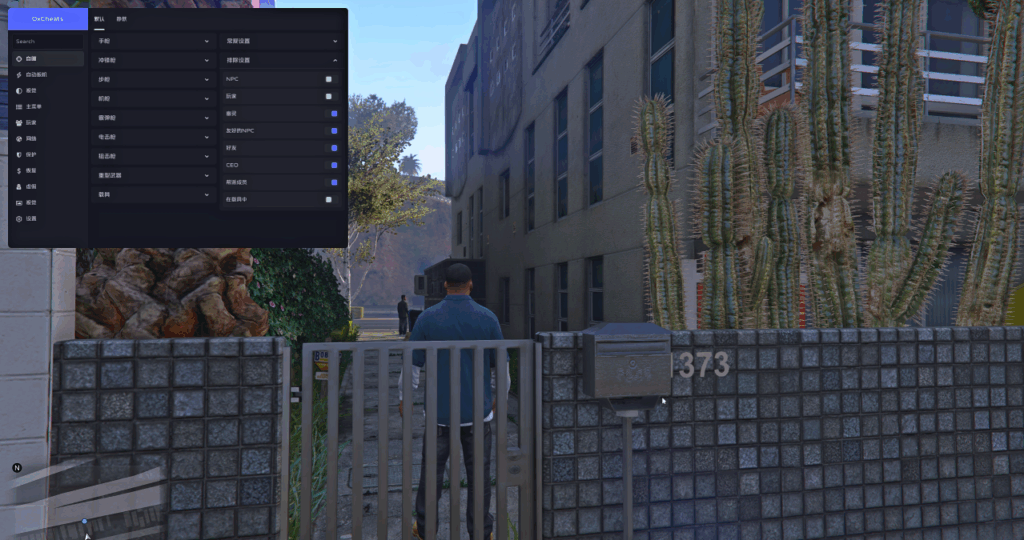Click the Search field in the cheat menu
This screenshot has width=1024, height=540.
point(48,42)
